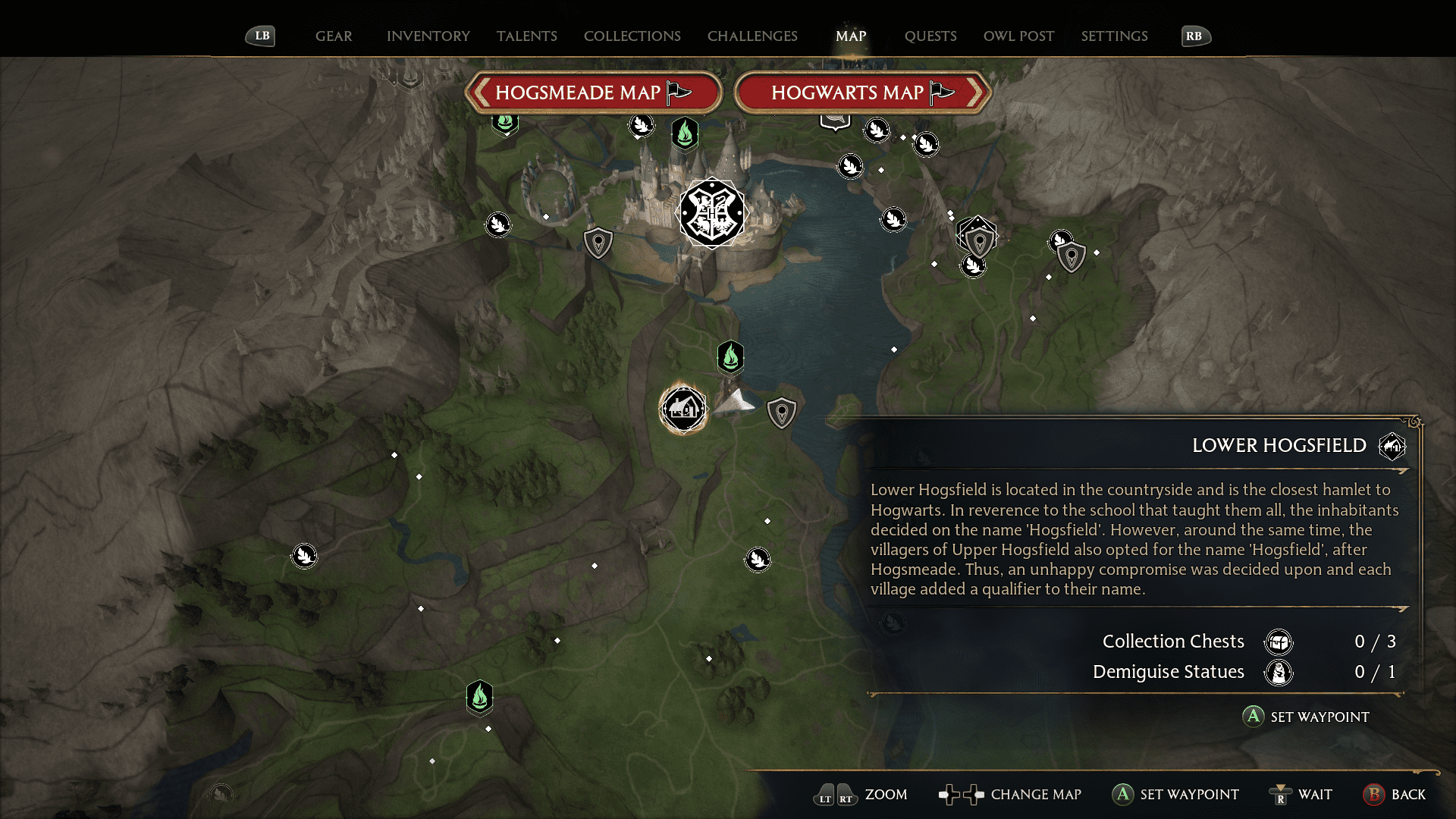Click the Lower Hogsfield icon beside the panel title
Viewport: 1456px width, 819px height.
coord(1392,446)
